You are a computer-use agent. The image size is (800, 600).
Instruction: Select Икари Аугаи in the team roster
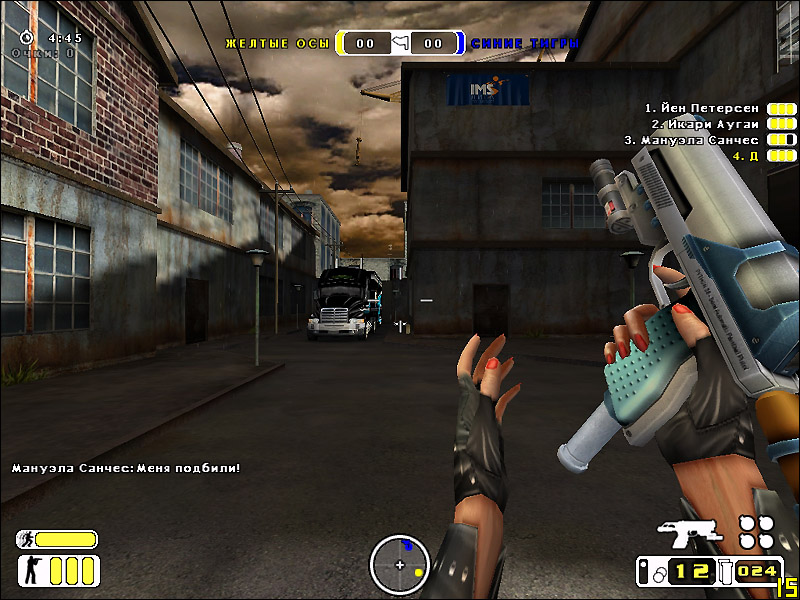point(705,123)
